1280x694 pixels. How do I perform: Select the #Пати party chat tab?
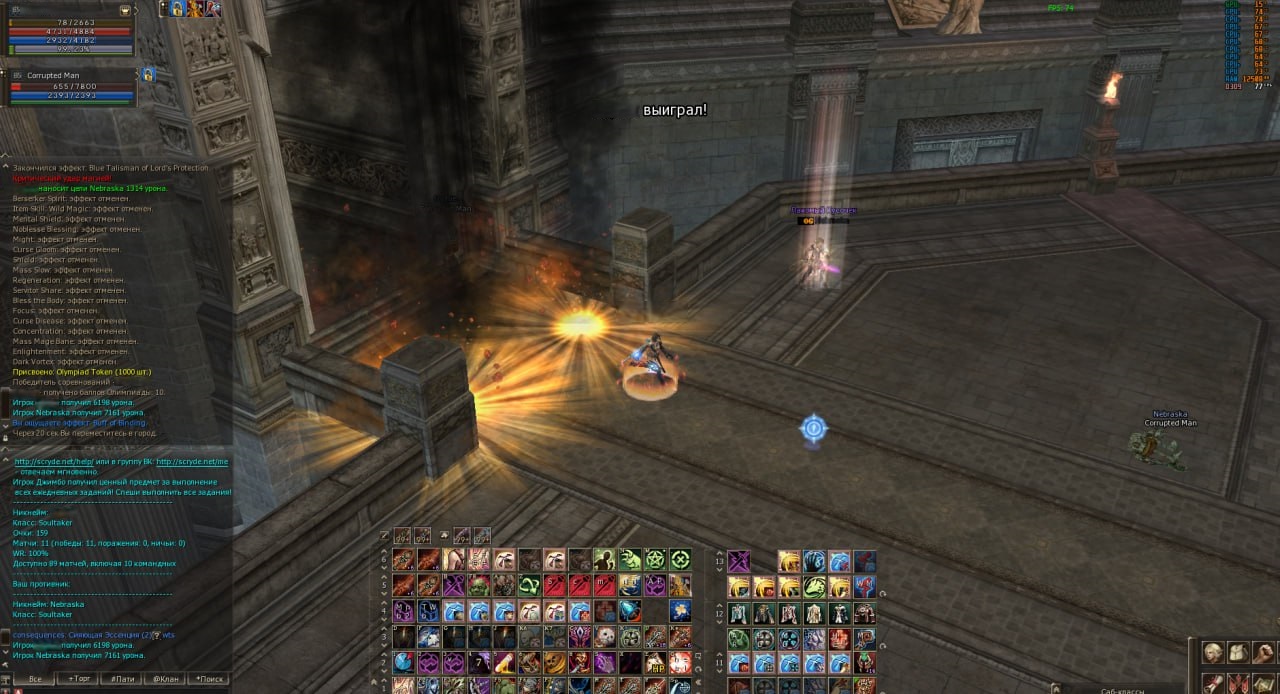[x=122, y=679]
